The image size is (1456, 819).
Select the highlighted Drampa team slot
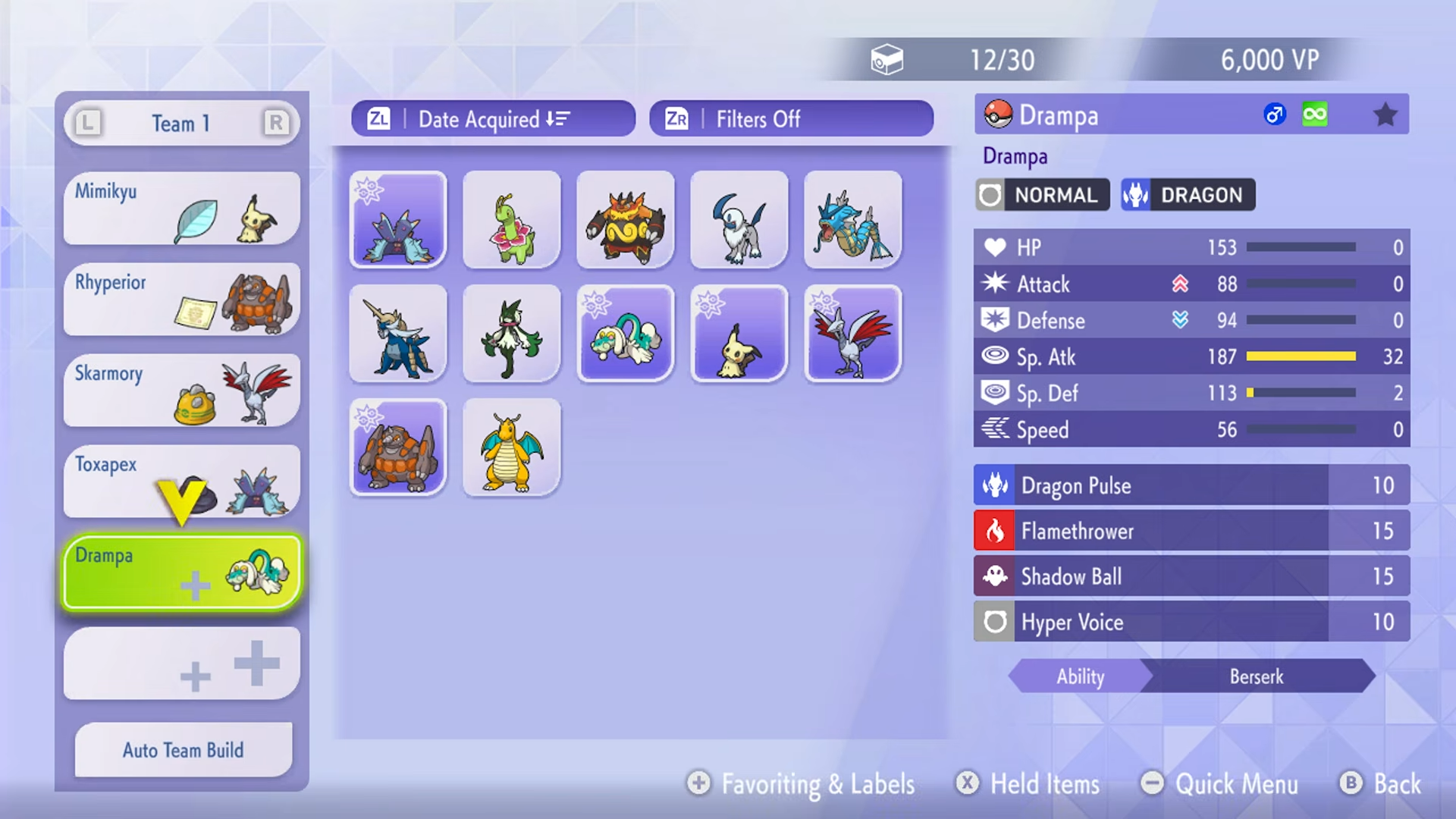pos(182,573)
